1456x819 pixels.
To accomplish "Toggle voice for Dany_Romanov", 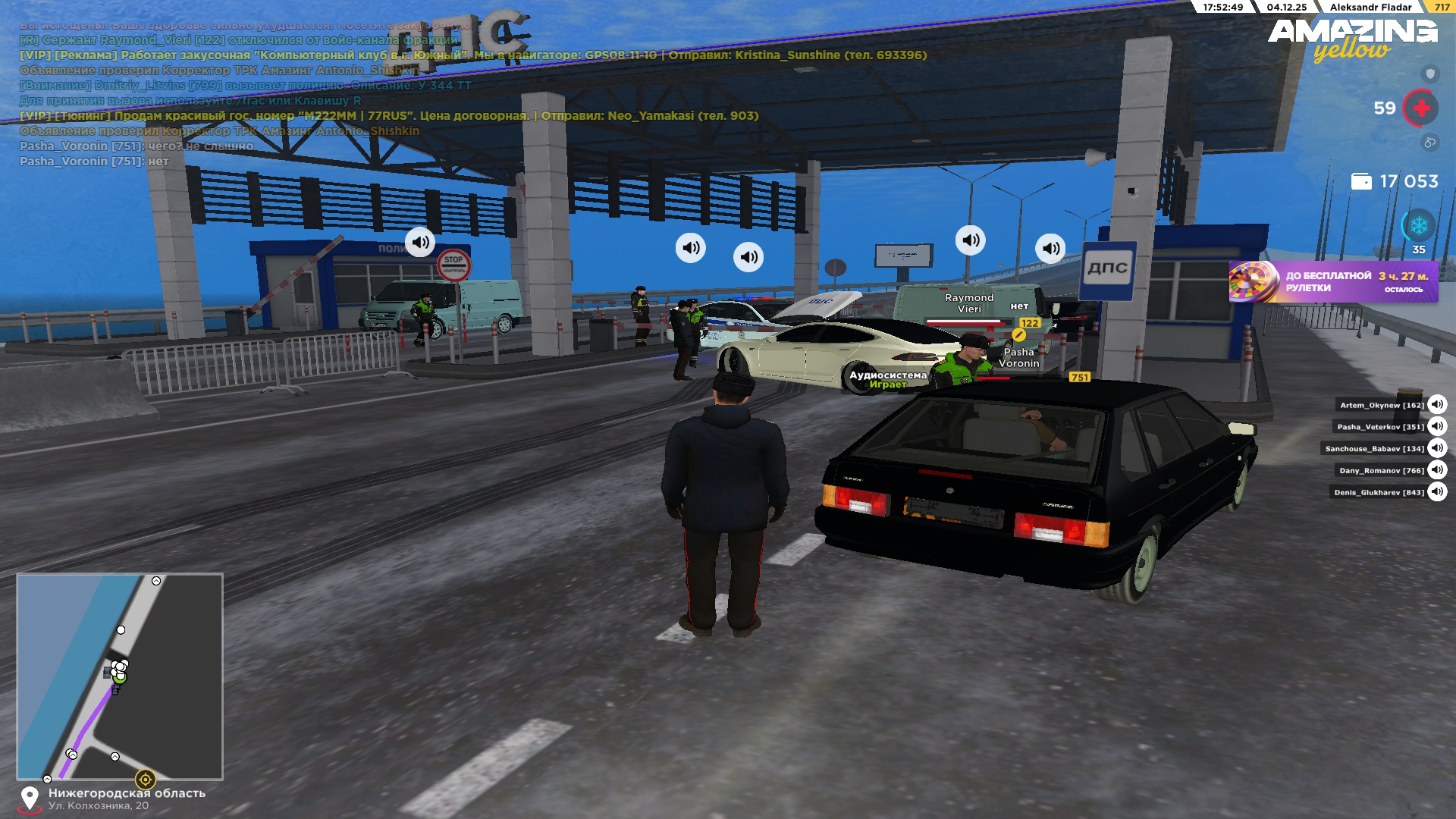I will pyautogui.click(x=1437, y=470).
